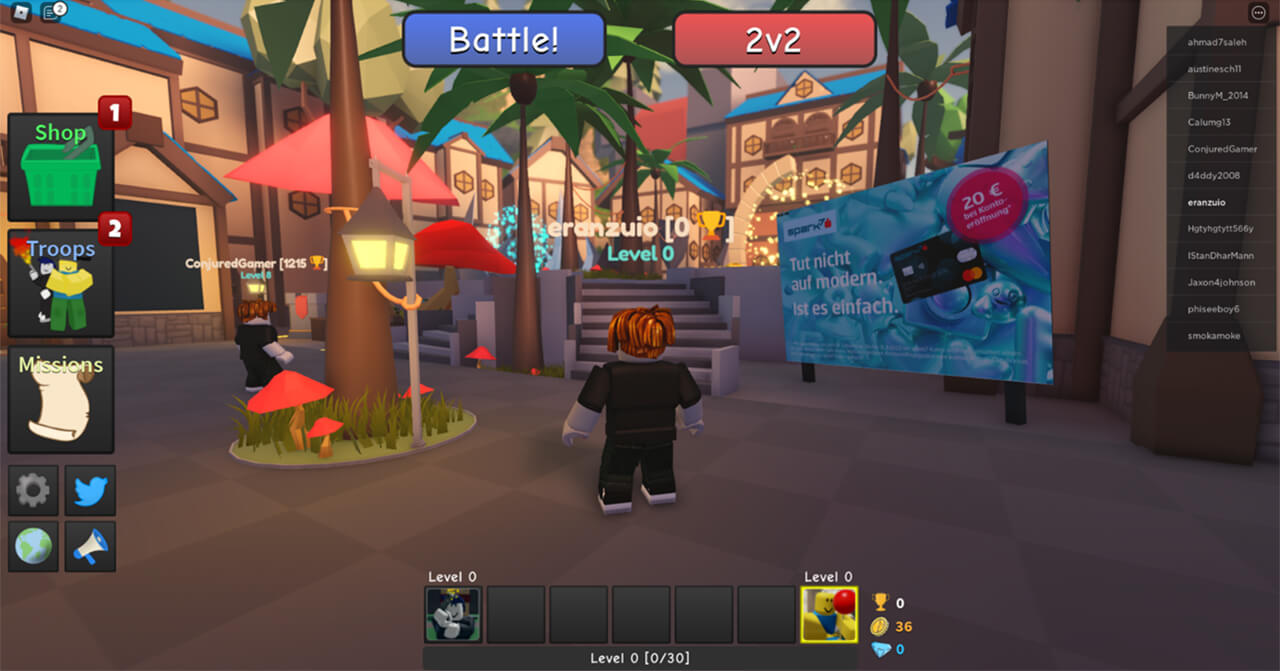Show the Missions scroll panel
Viewport: 1280px width, 671px height.
60,399
